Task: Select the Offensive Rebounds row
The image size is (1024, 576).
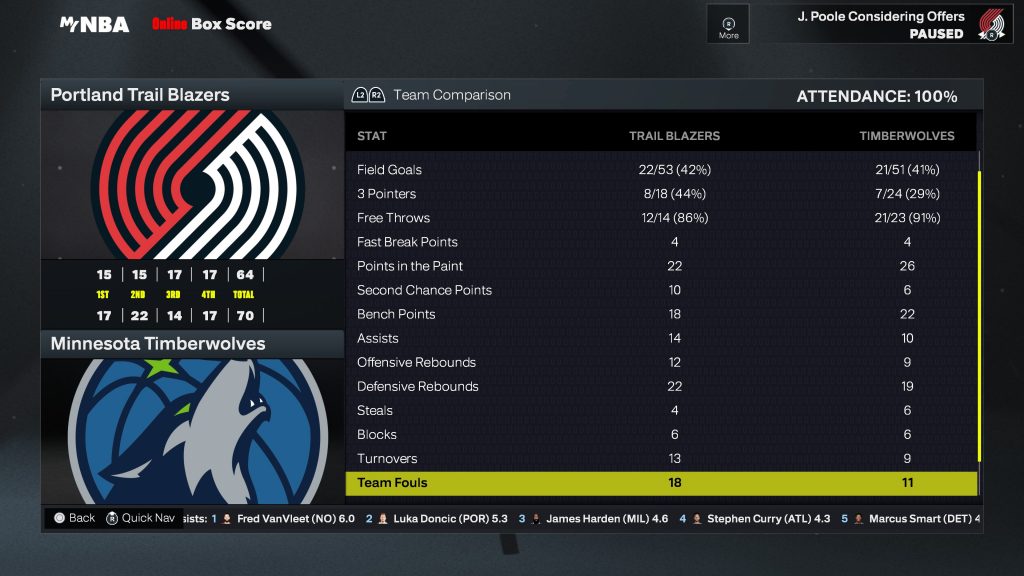Action: [x=660, y=362]
